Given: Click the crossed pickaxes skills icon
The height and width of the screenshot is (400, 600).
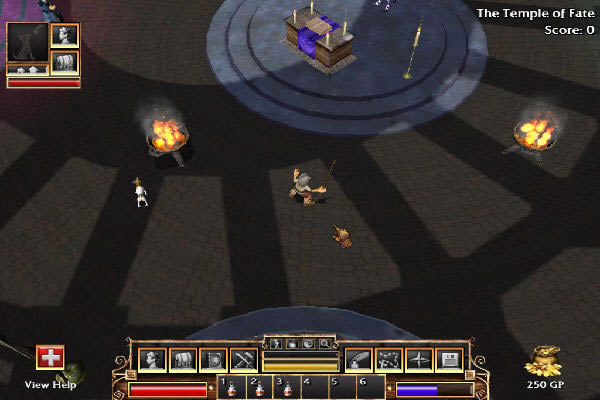Looking at the screenshot, I should [243, 359].
